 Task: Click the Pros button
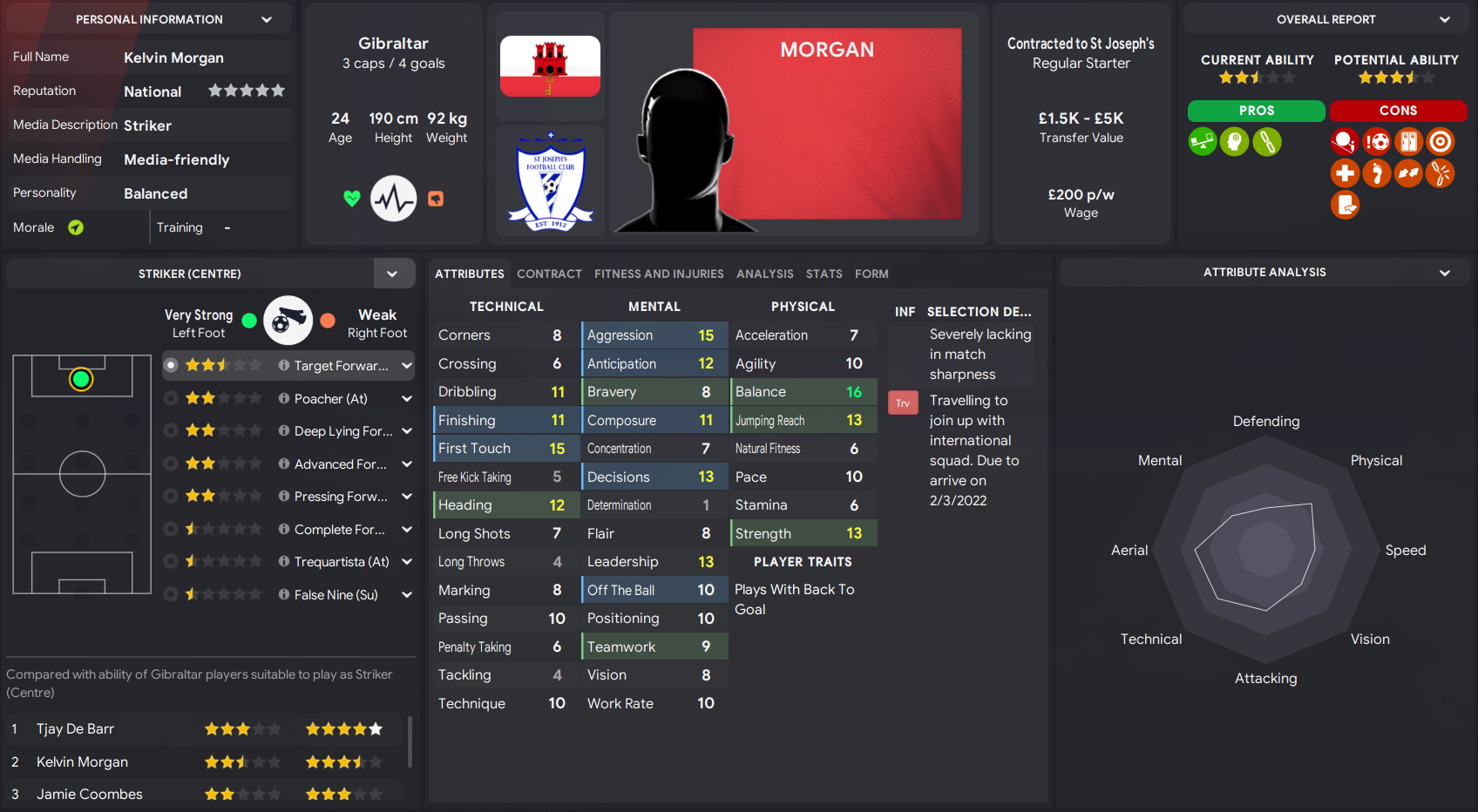tap(1256, 111)
